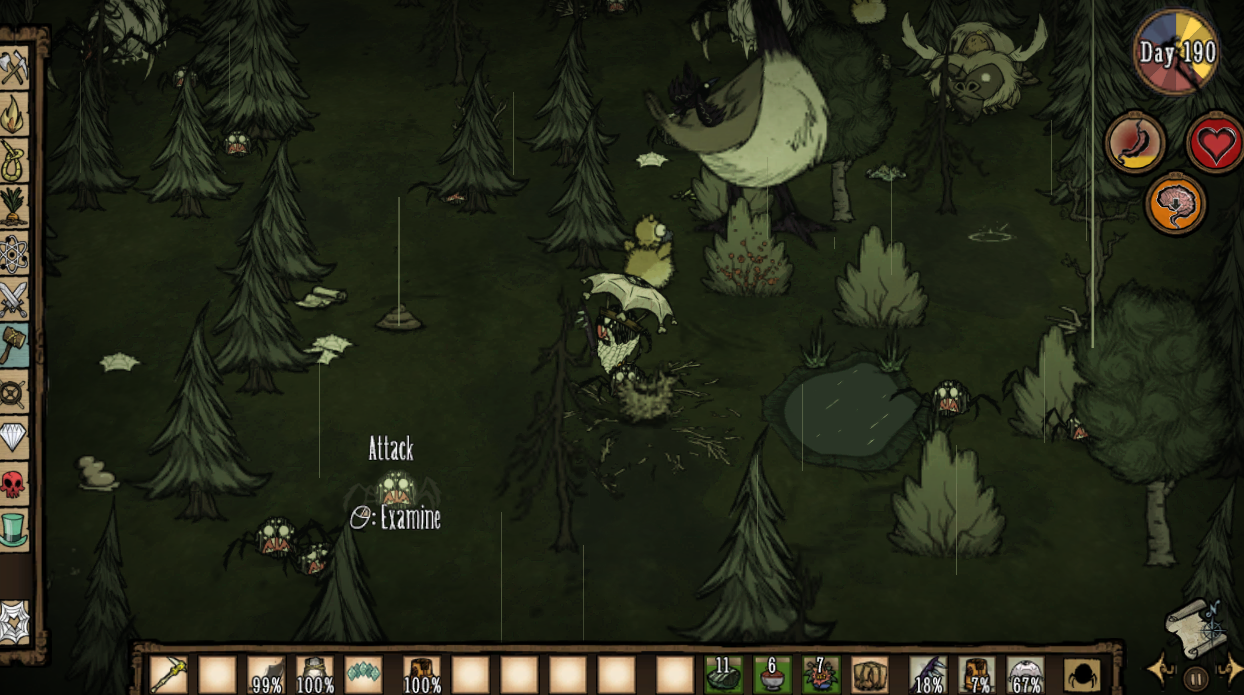Image resolution: width=1244 pixels, height=695 pixels.
Task: Open the Structures tab with hammer icon
Action: pos(14,345)
